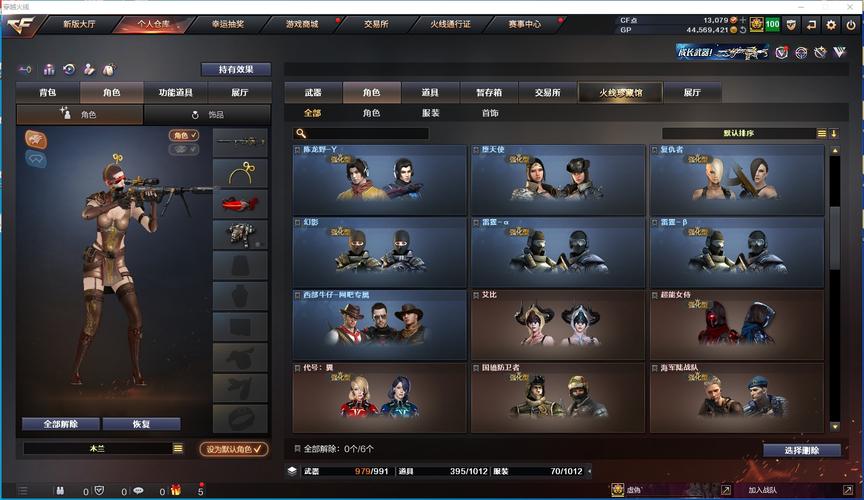Set as default character with 设为默认角色
This screenshot has width=864, height=500.
click(x=234, y=449)
